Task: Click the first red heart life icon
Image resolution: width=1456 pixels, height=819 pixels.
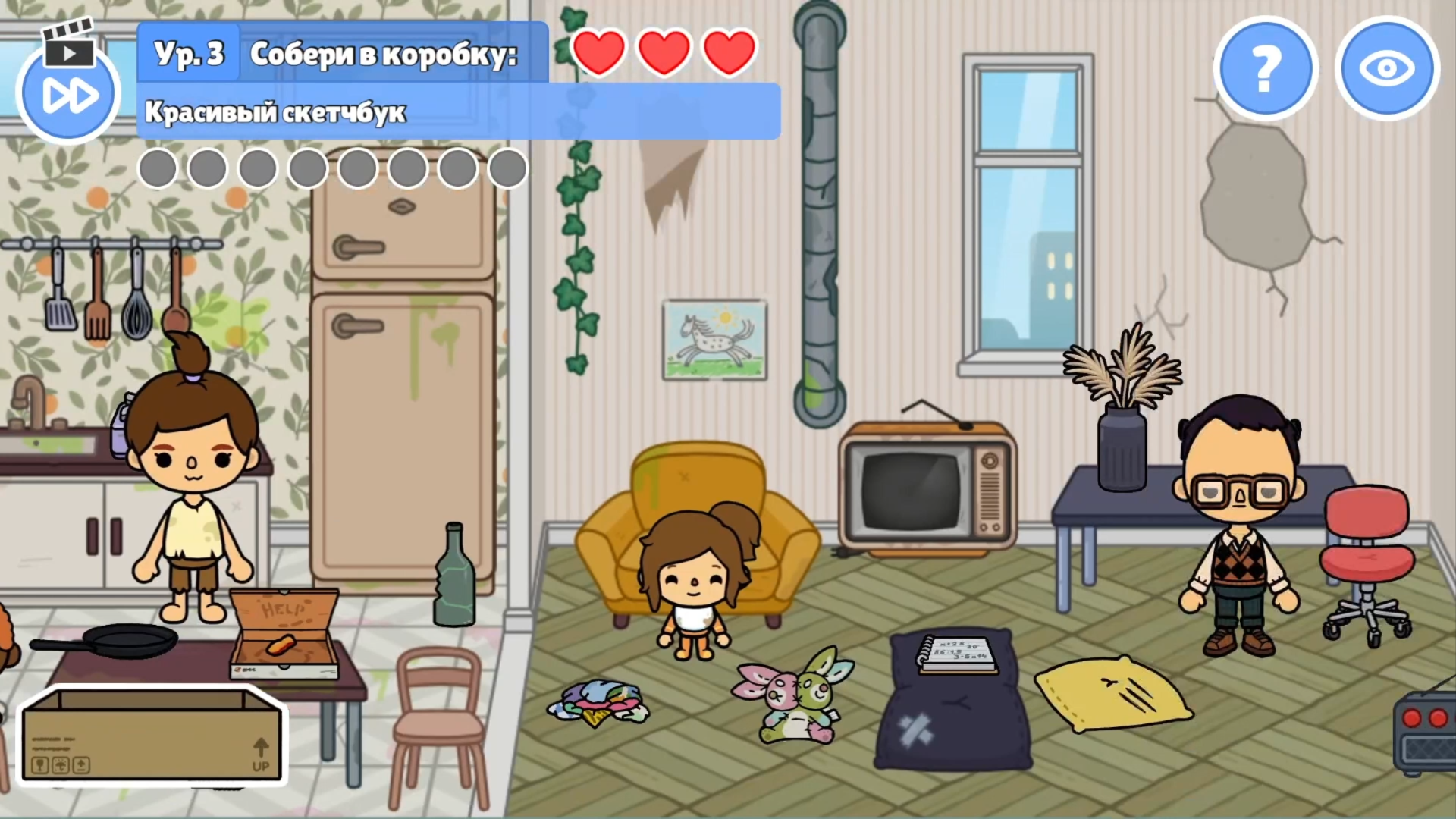Action: (x=598, y=51)
